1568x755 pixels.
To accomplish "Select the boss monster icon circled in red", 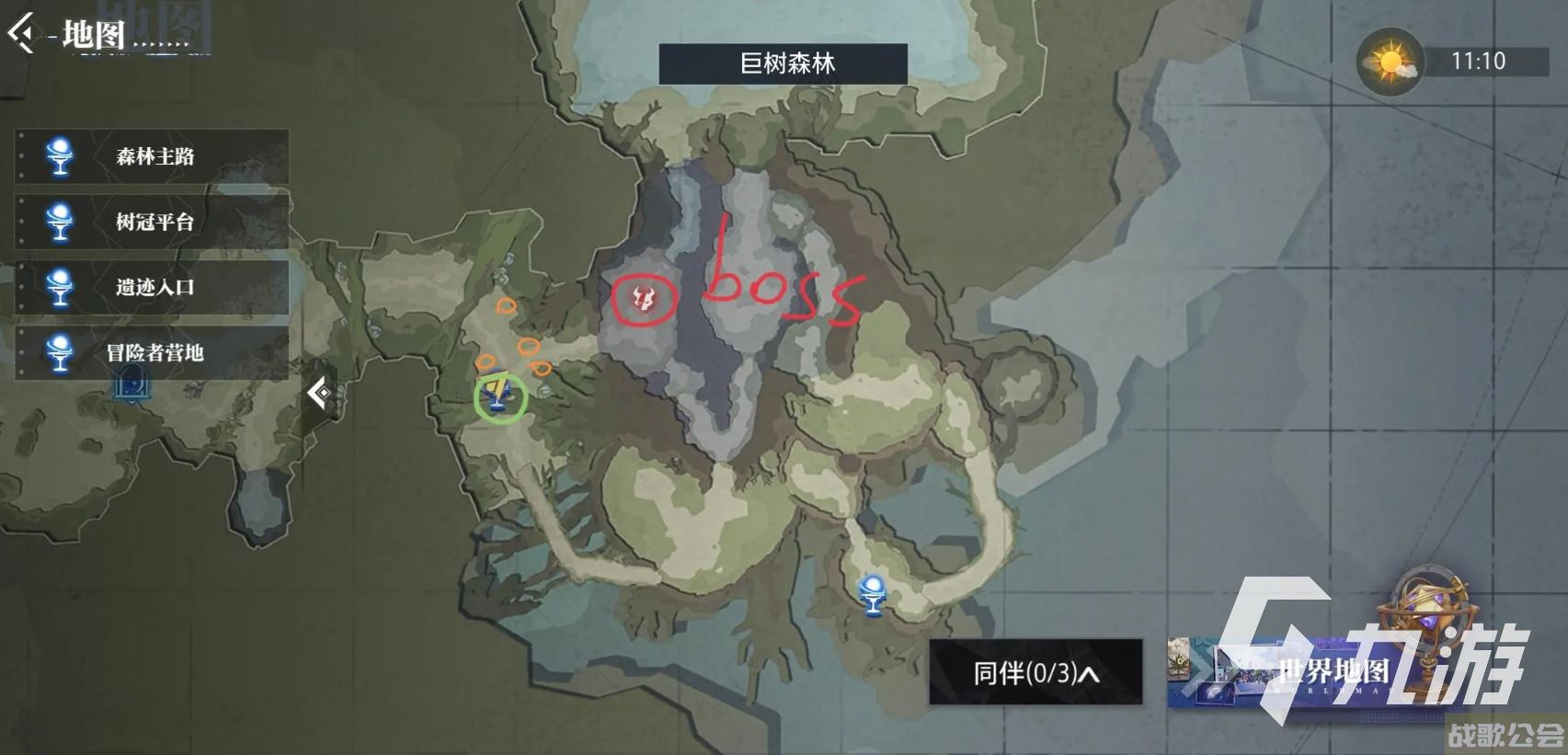I will click(644, 299).
